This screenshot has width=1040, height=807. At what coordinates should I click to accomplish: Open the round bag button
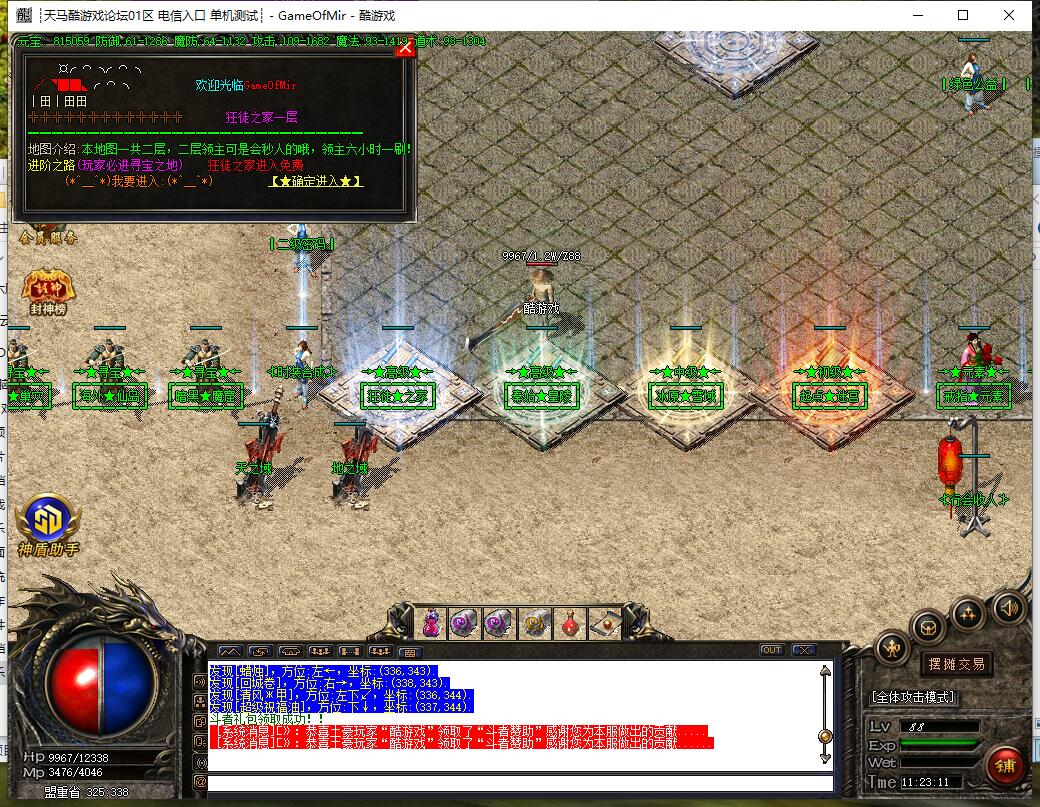(x=929, y=628)
